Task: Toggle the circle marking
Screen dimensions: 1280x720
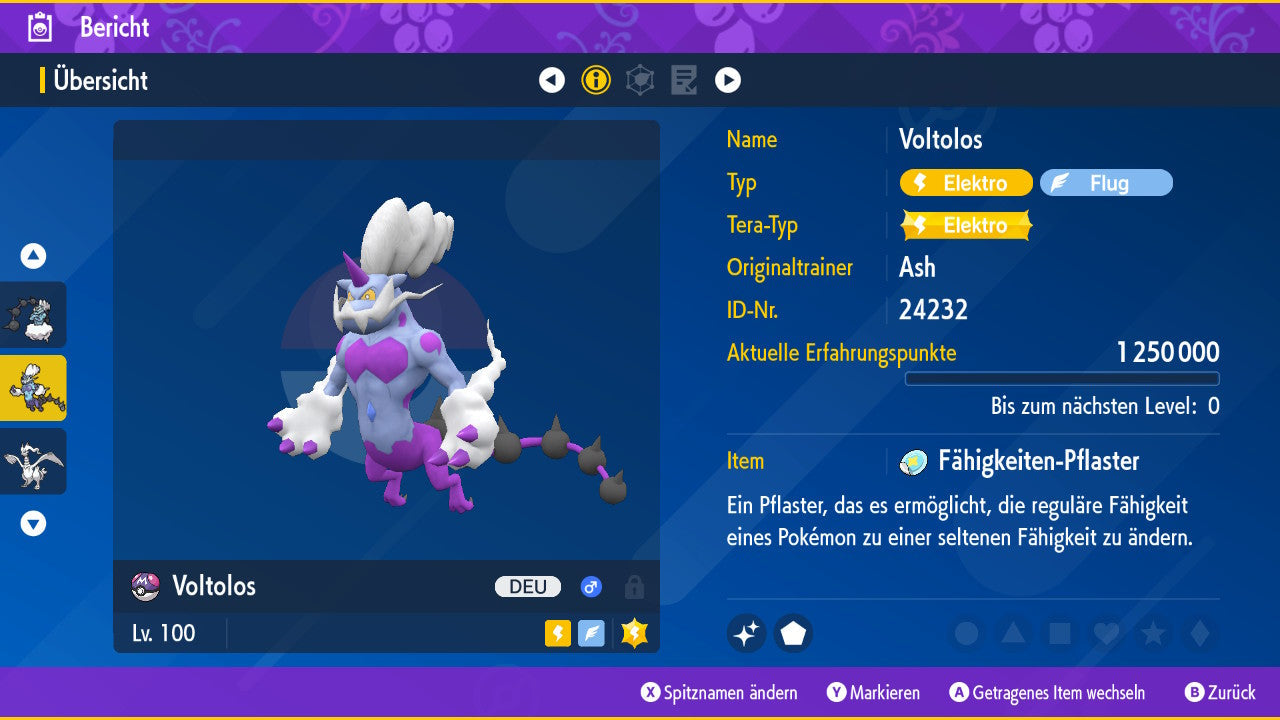Action: (966, 633)
